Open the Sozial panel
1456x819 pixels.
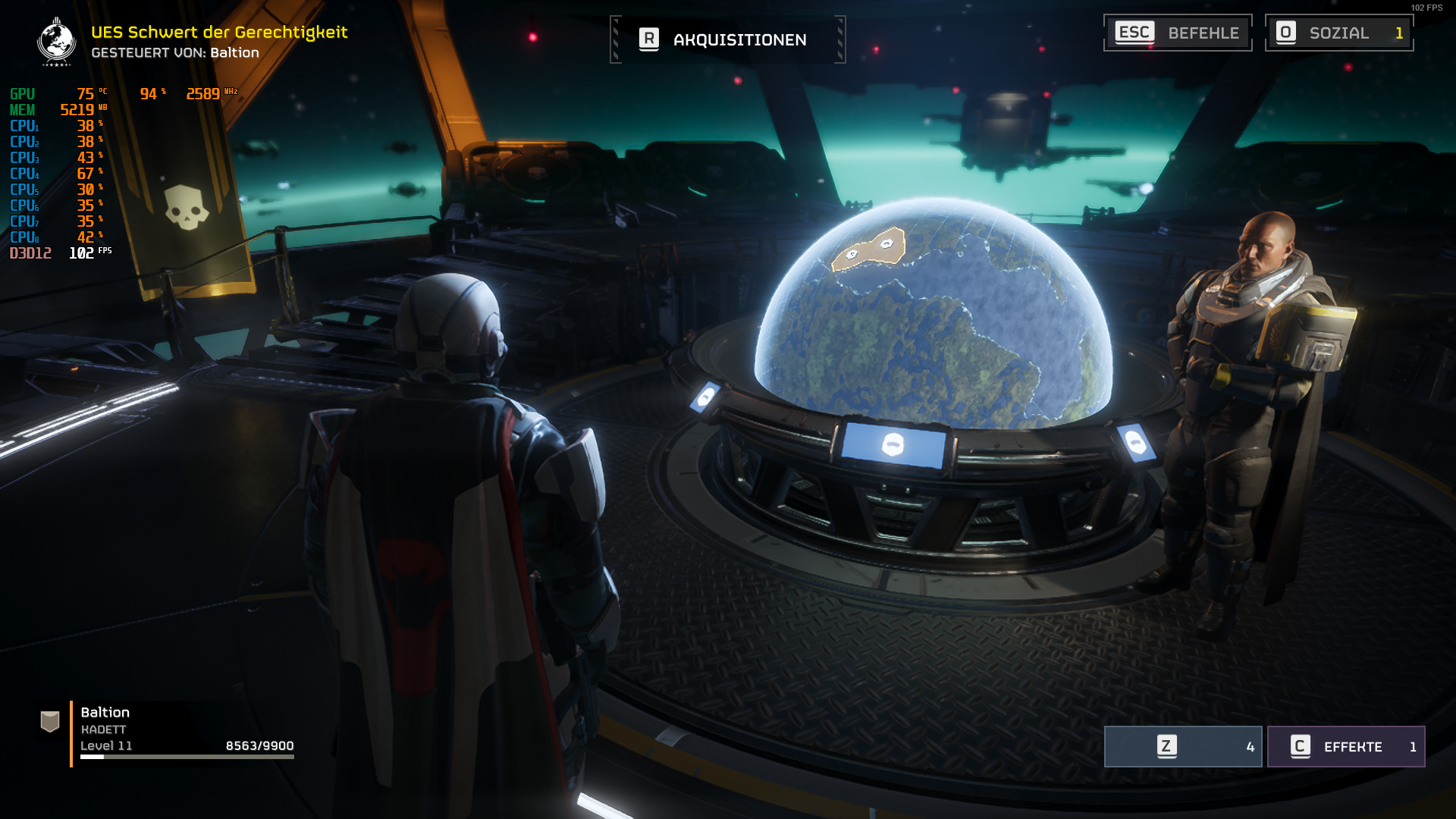click(1338, 33)
